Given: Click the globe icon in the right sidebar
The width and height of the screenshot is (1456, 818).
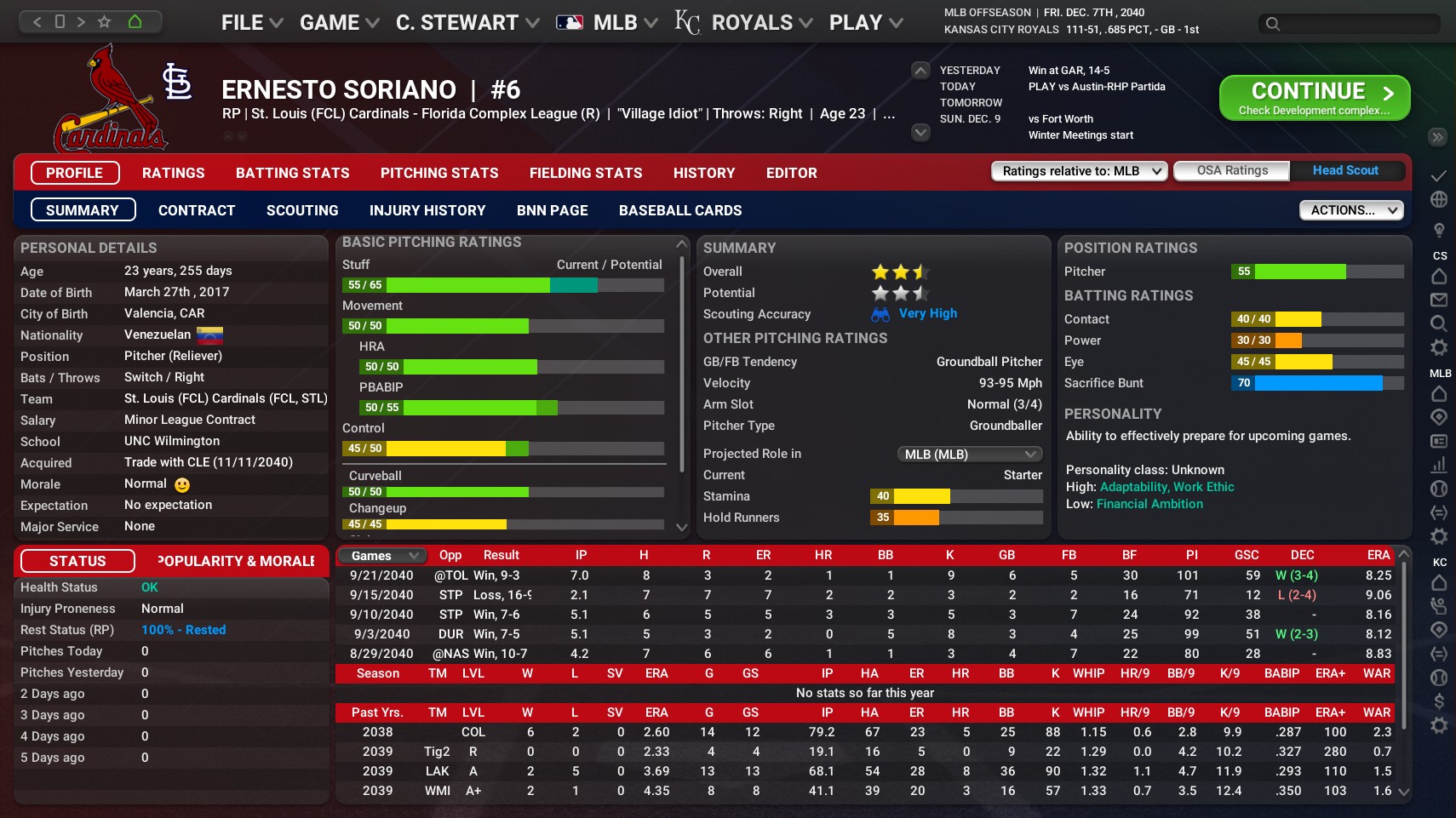Looking at the screenshot, I should pos(1439,198).
